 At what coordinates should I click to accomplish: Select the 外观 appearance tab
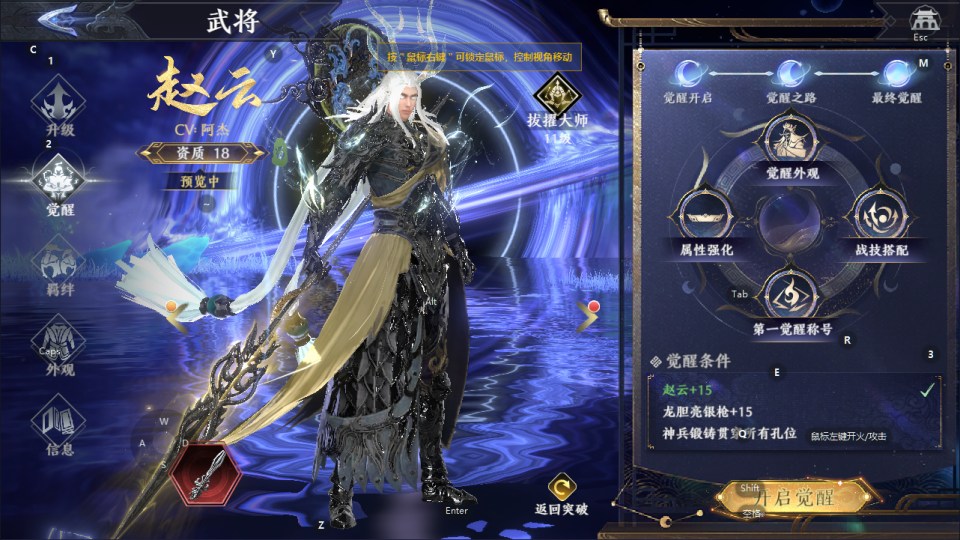coord(59,345)
